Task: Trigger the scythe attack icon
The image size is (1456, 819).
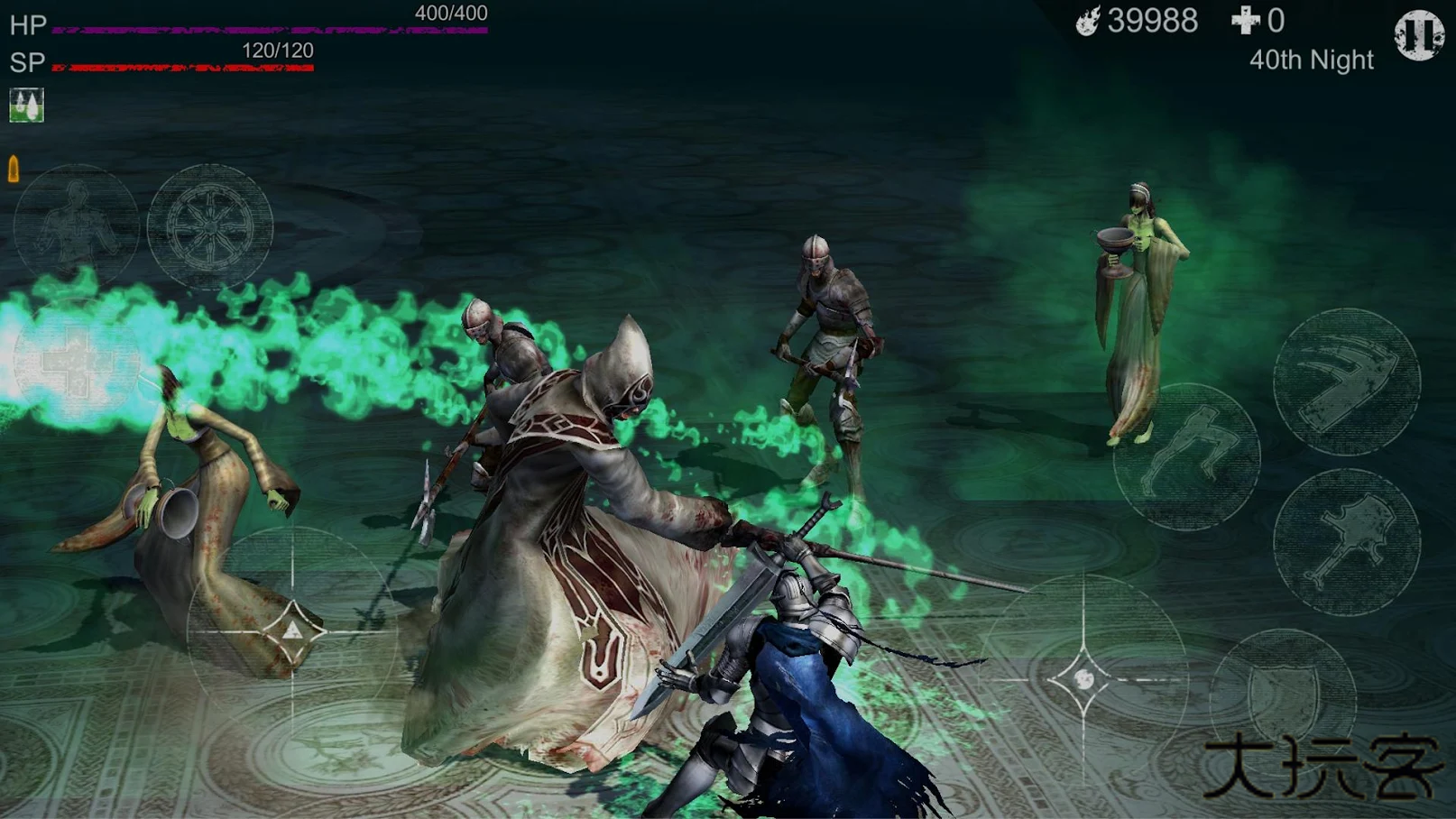Action: pyautogui.click(x=1348, y=386)
